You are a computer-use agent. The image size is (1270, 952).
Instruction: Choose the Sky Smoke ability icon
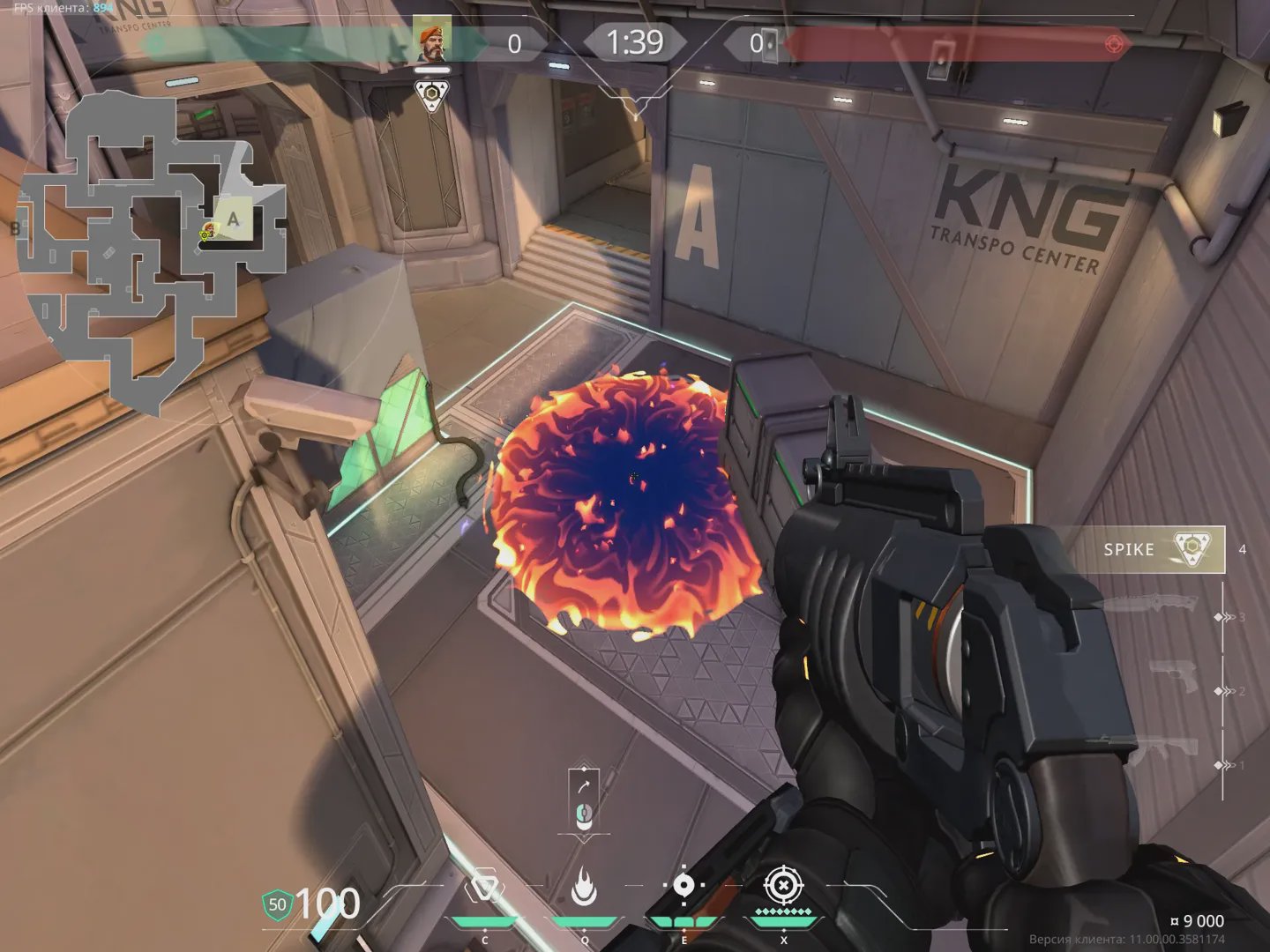[684, 886]
